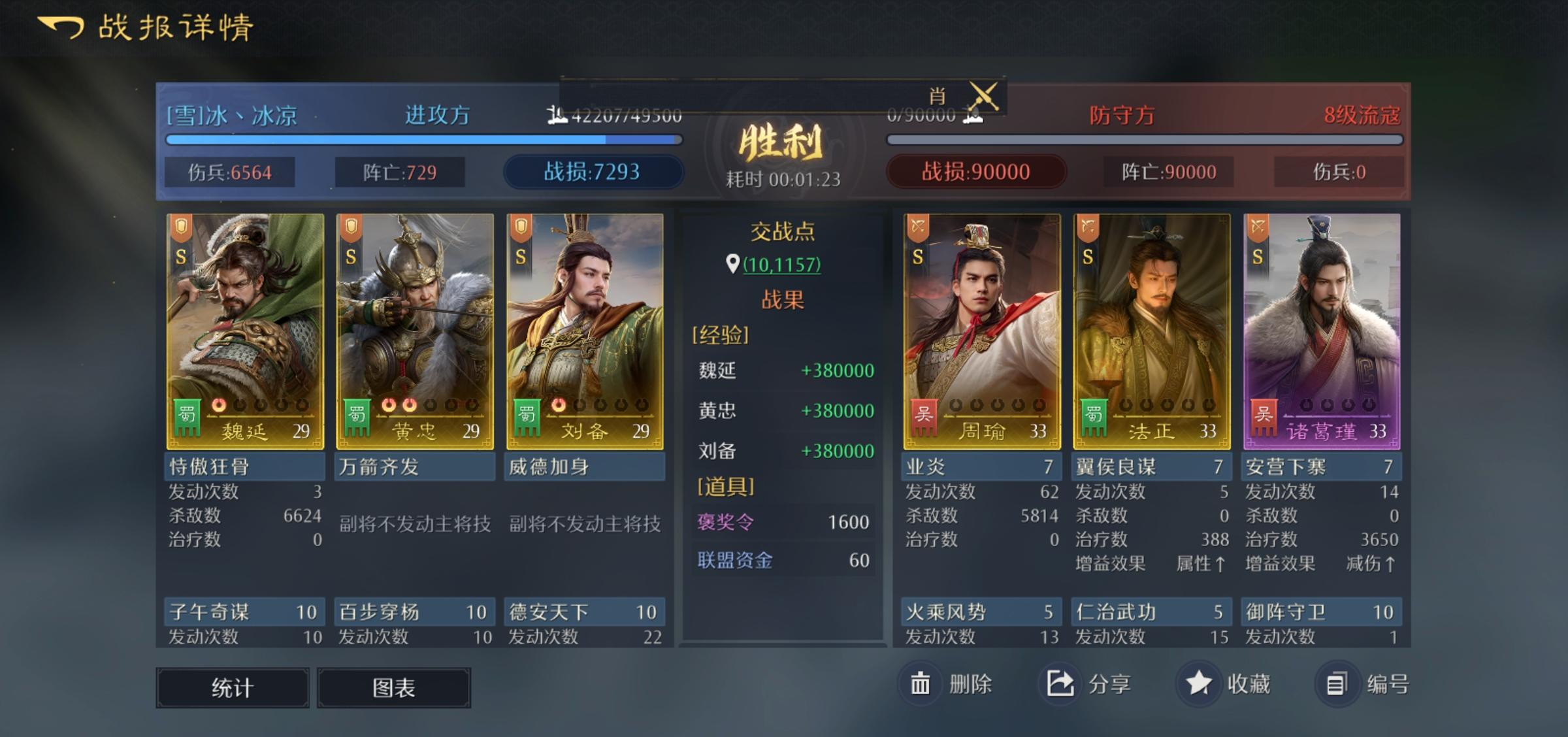Click the delete trash icon

pyautogui.click(x=921, y=681)
